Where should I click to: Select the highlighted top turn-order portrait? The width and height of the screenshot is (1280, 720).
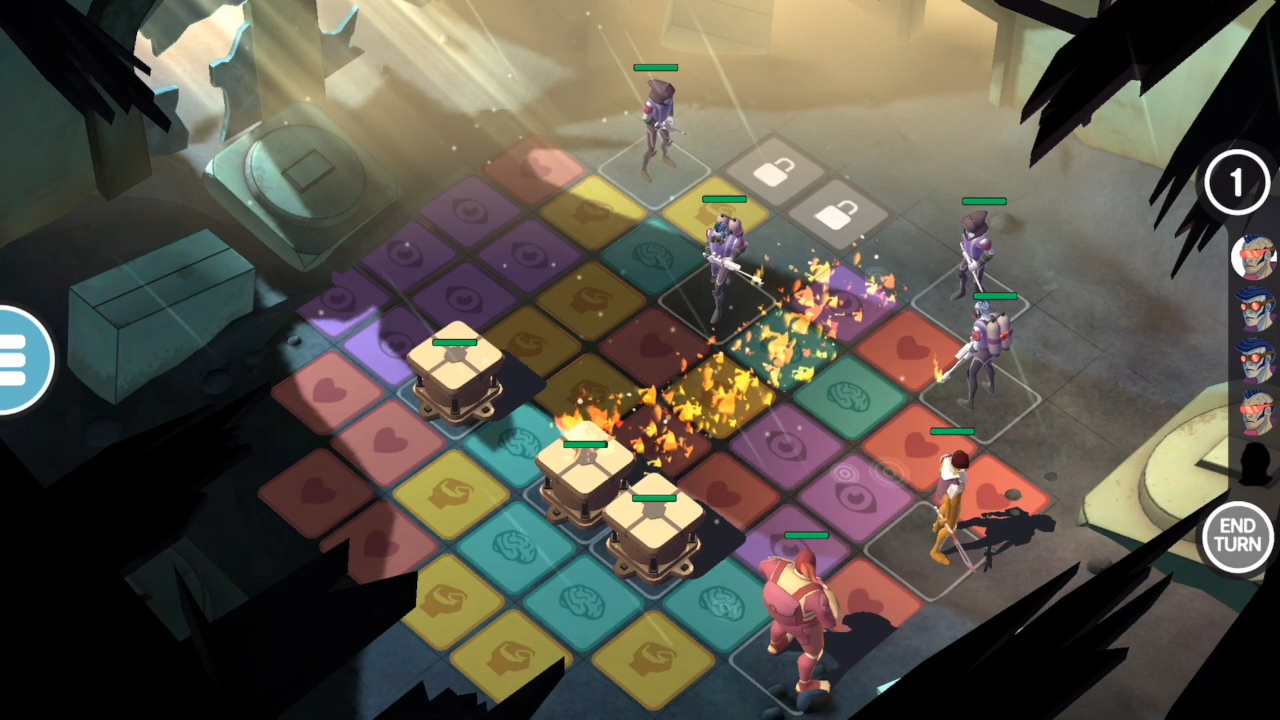[1254, 258]
